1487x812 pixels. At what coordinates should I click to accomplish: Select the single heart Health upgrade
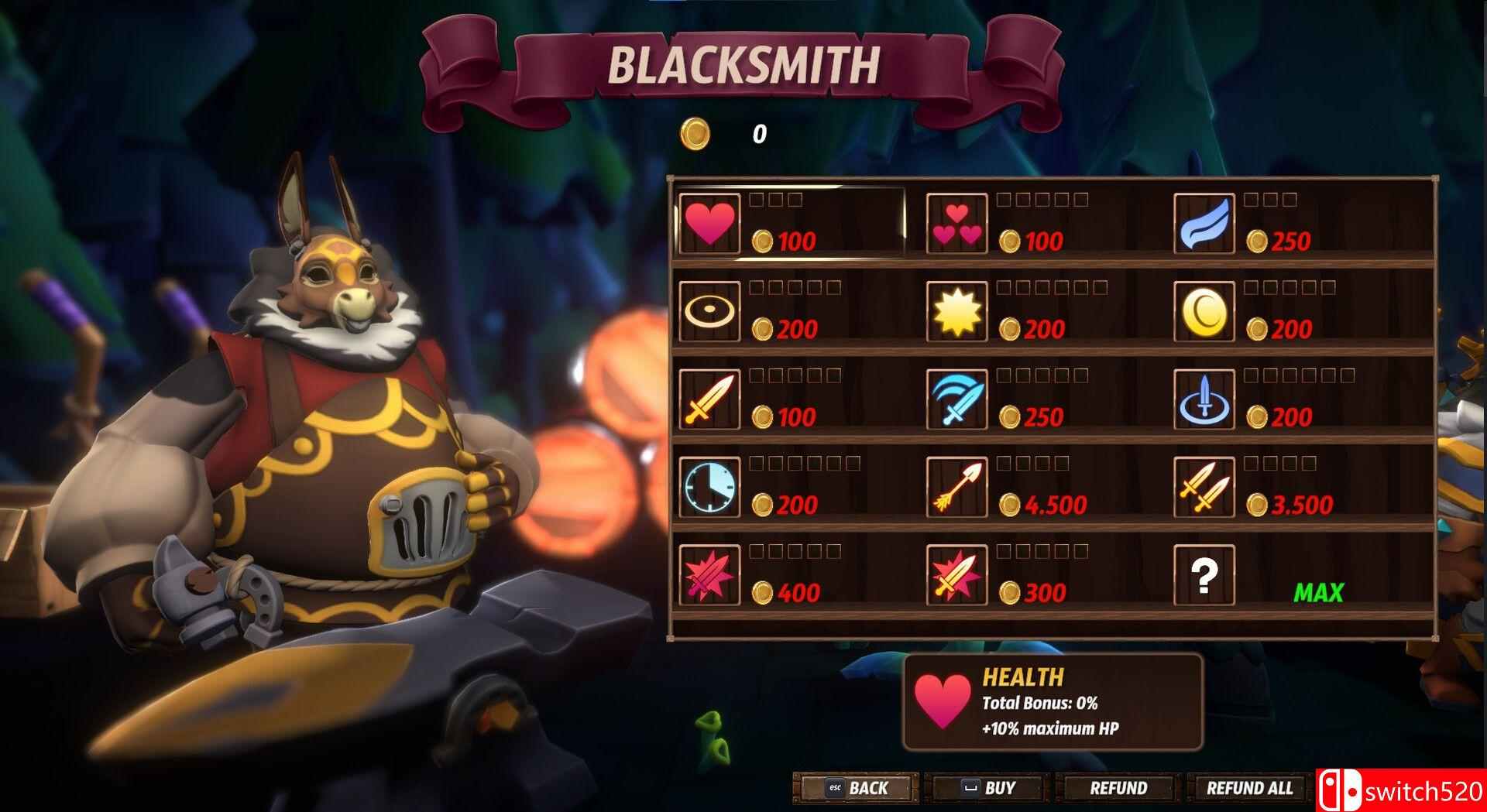click(709, 223)
